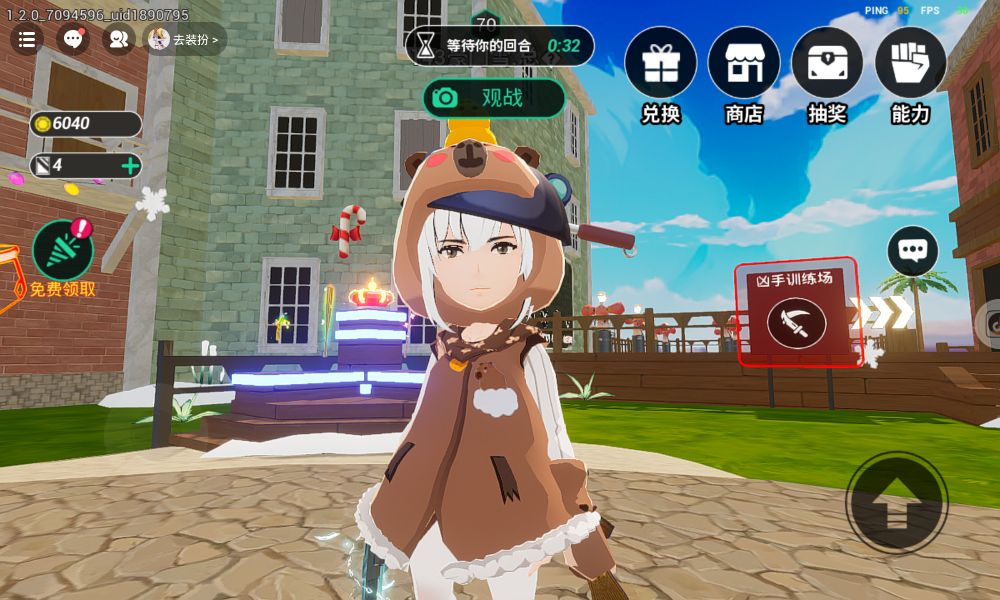
Task: Open the 商店 shop
Action: tap(743, 64)
